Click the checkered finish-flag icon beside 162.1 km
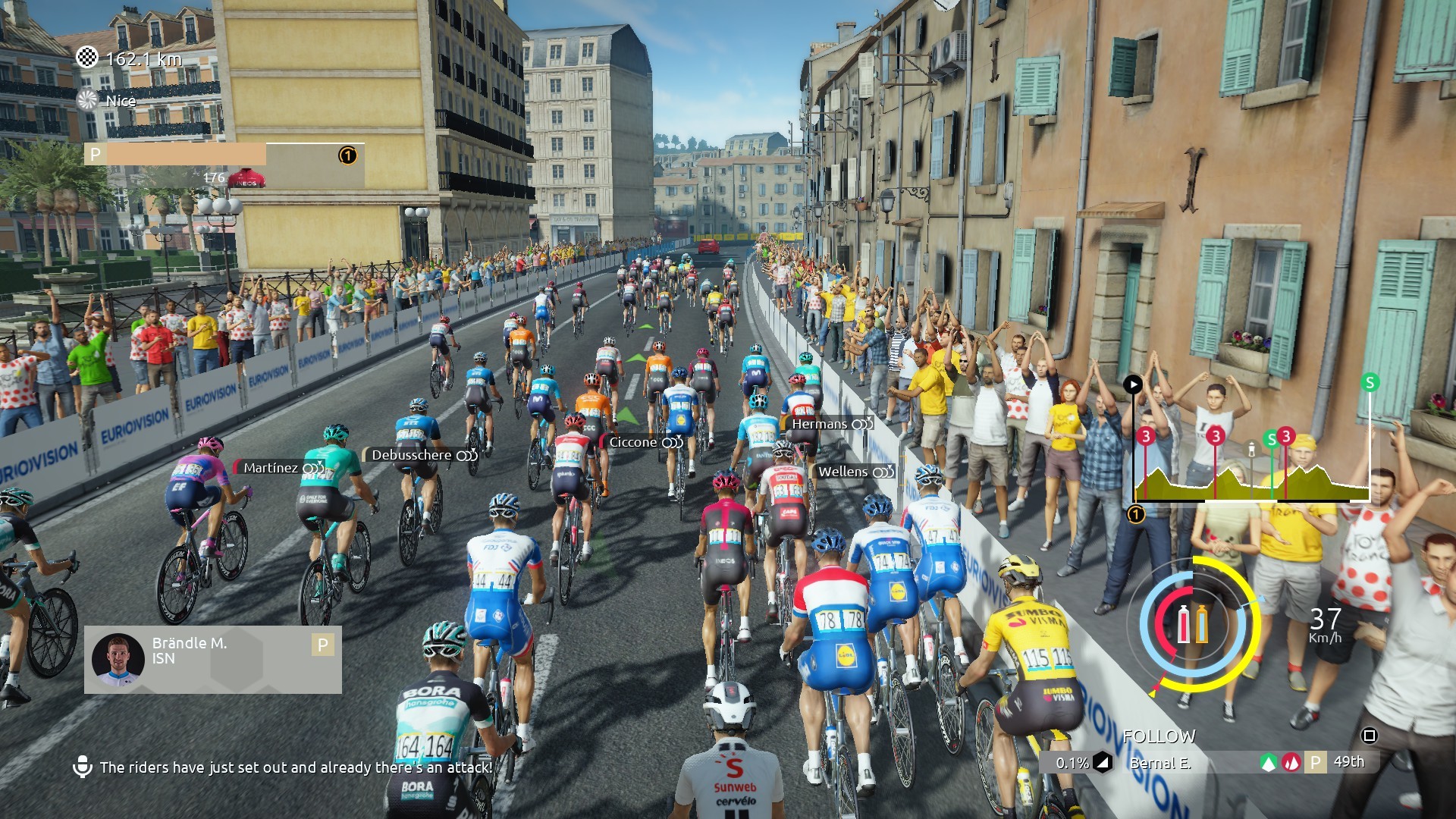This screenshot has height=819, width=1456. (86, 55)
